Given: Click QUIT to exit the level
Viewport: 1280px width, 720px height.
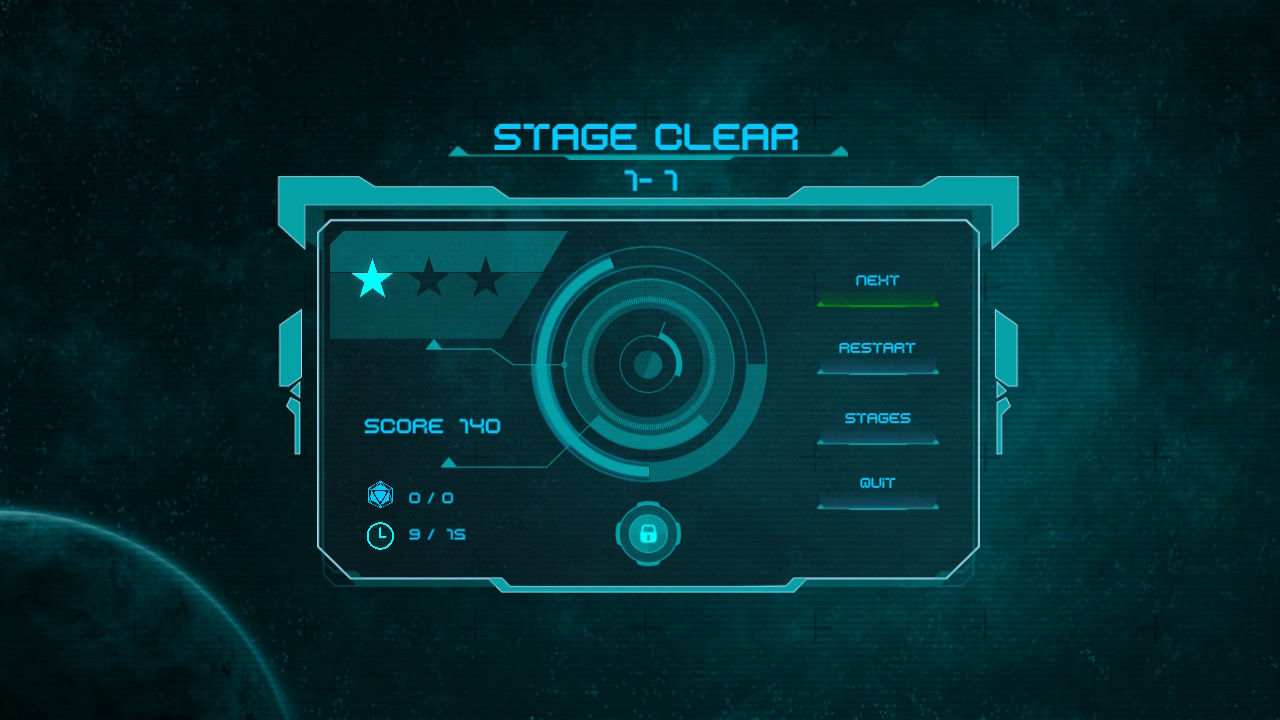Looking at the screenshot, I should click(877, 484).
